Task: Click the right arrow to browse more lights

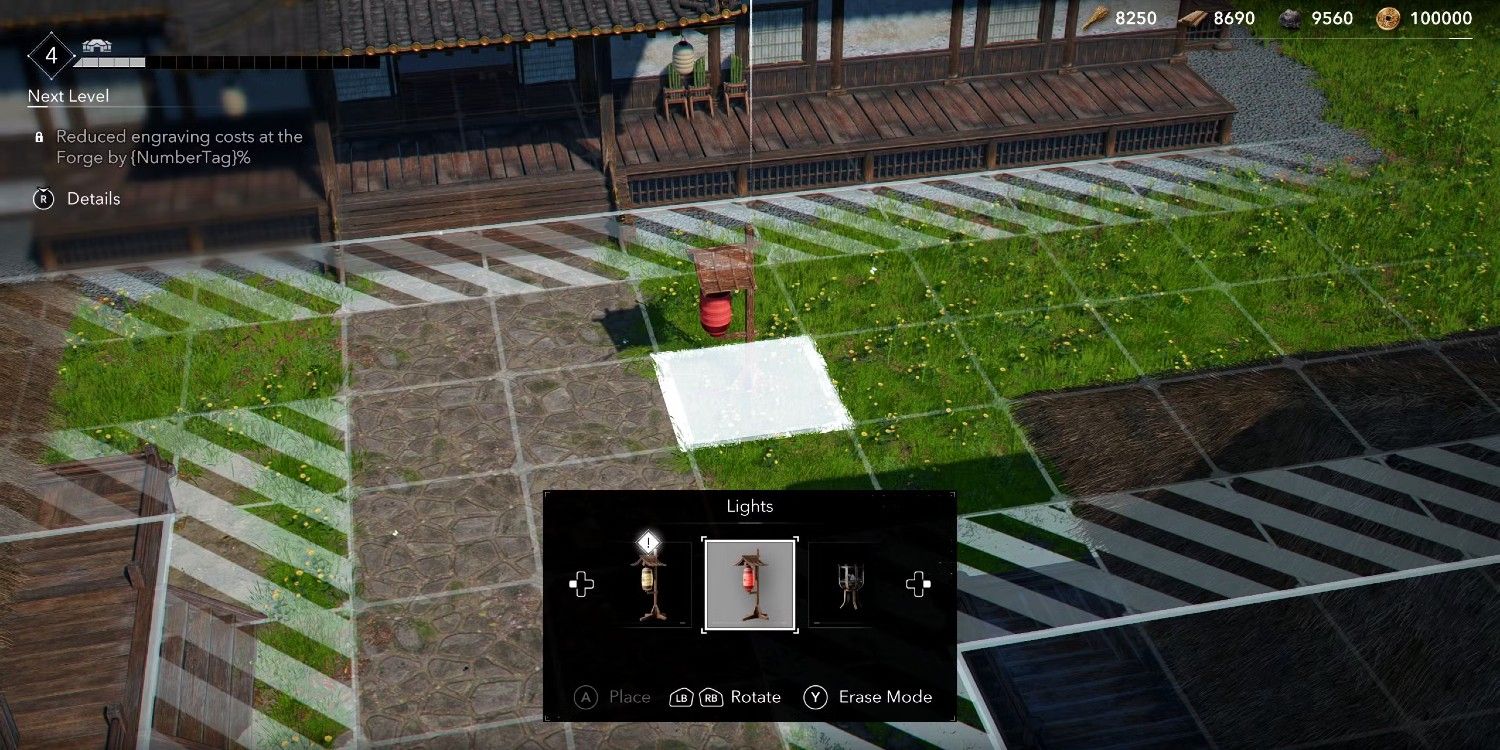Action: 918,585
